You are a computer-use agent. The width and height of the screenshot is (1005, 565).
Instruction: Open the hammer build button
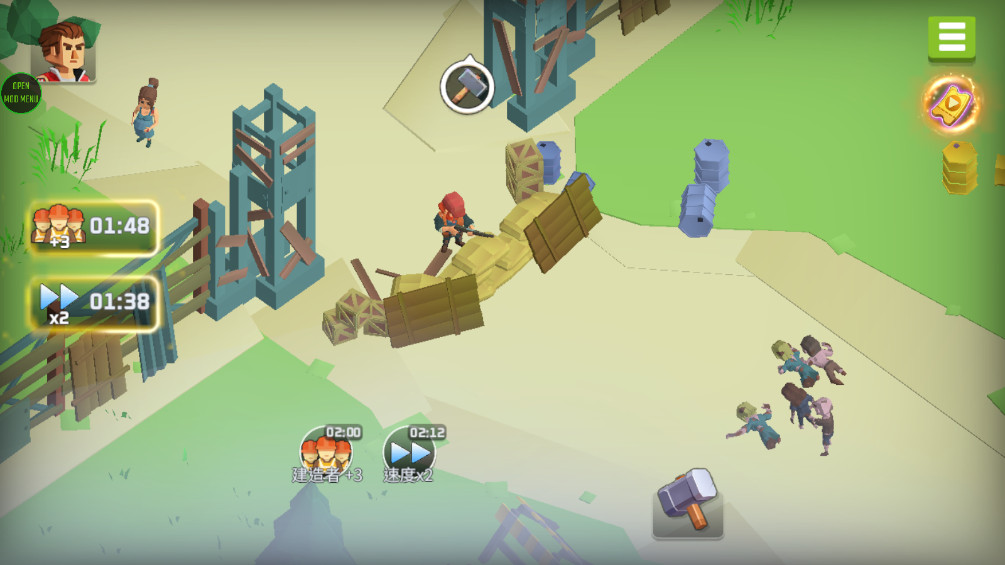pyautogui.click(x=687, y=501)
